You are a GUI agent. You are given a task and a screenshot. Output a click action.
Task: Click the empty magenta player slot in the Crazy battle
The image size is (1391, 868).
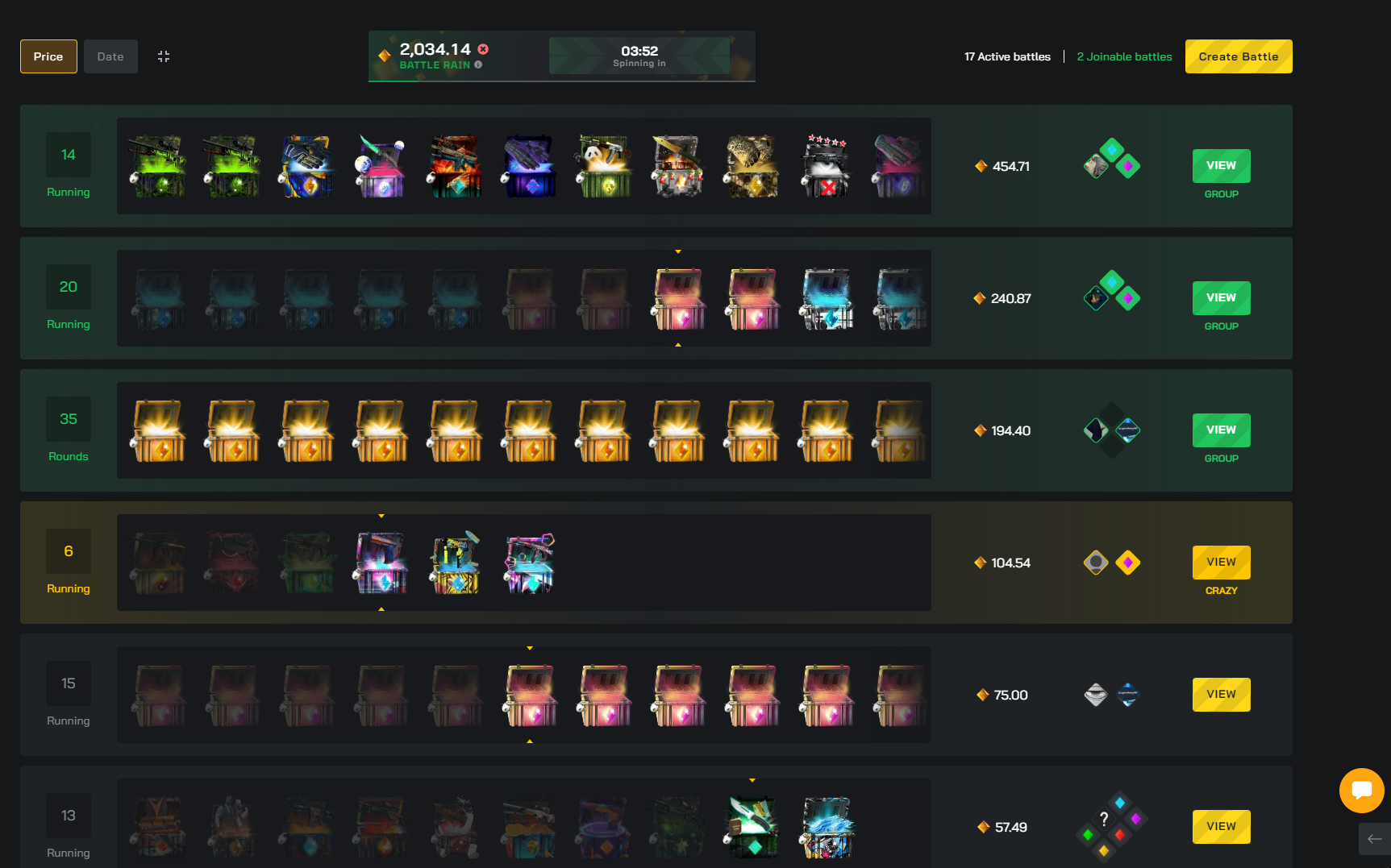pos(1128,563)
